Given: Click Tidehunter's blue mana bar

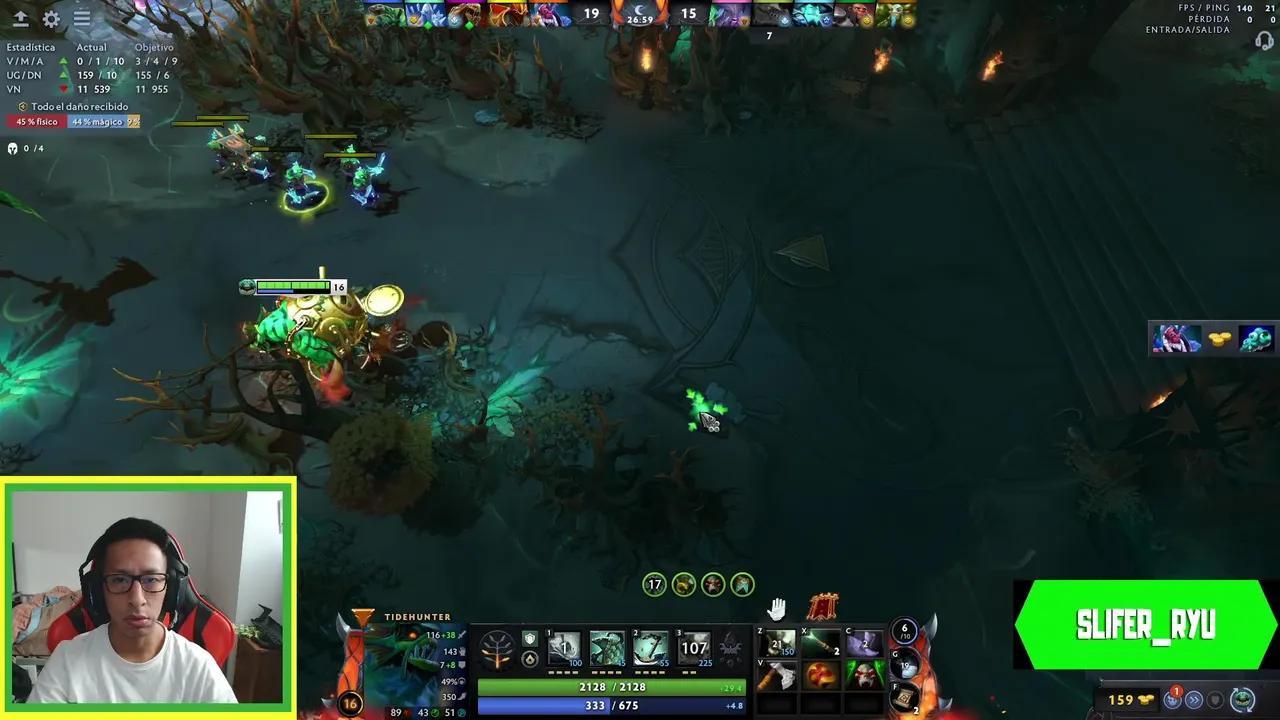Looking at the screenshot, I should click(610, 705).
